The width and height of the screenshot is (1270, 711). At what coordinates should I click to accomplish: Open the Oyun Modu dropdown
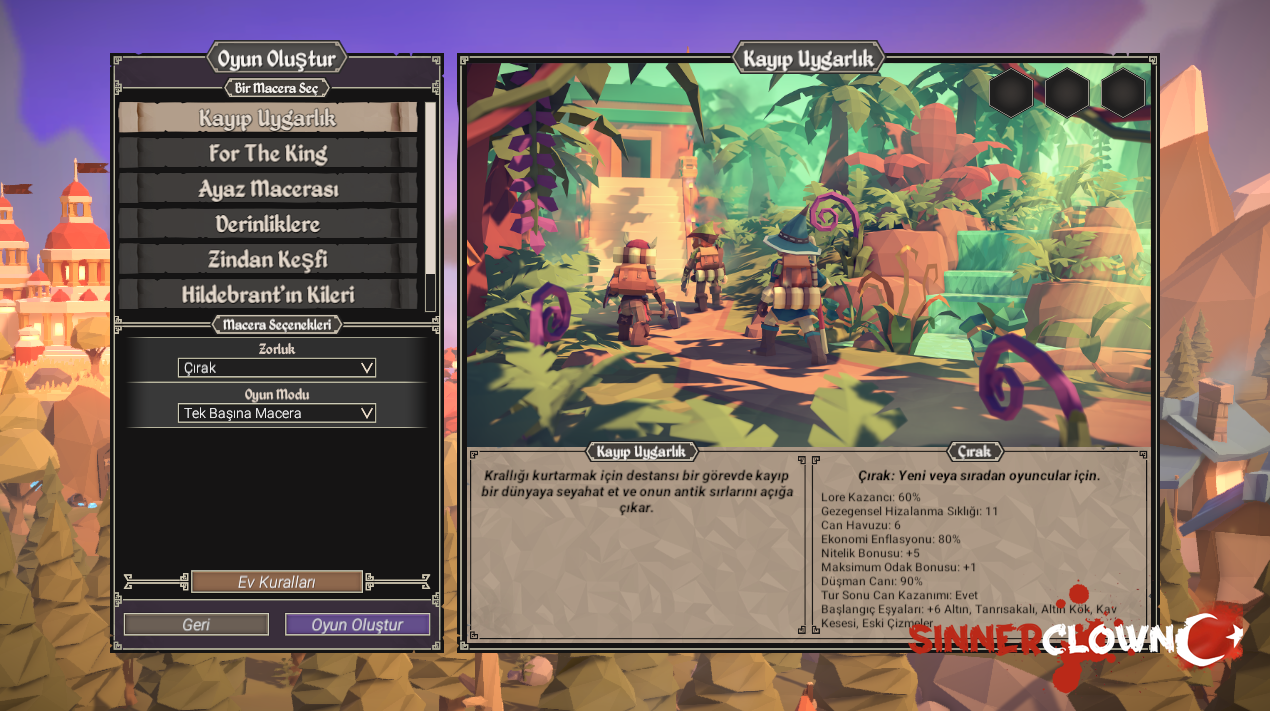[x=277, y=413]
